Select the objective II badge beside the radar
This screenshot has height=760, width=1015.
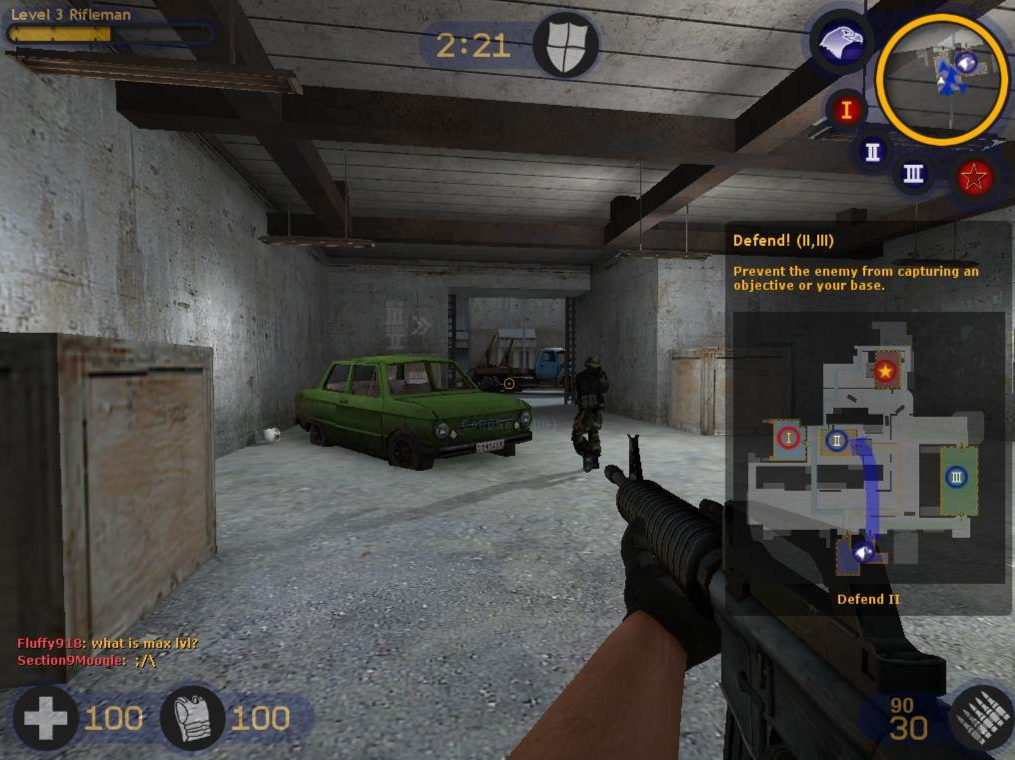[873, 152]
